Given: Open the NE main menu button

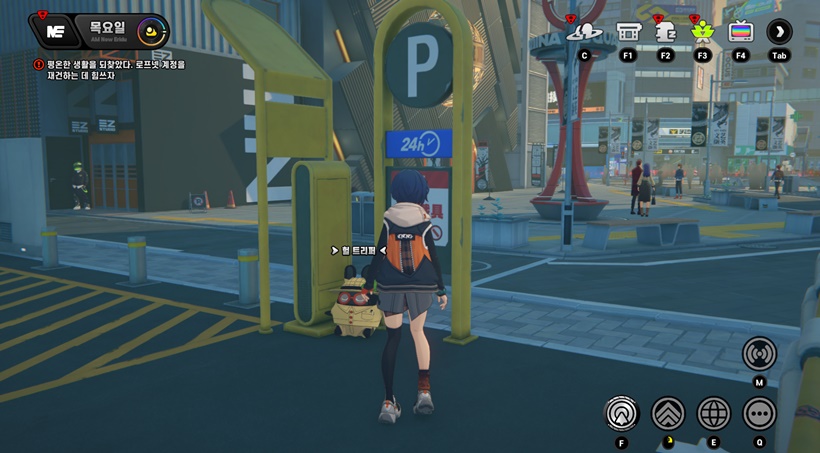Looking at the screenshot, I should [x=56, y=31].
